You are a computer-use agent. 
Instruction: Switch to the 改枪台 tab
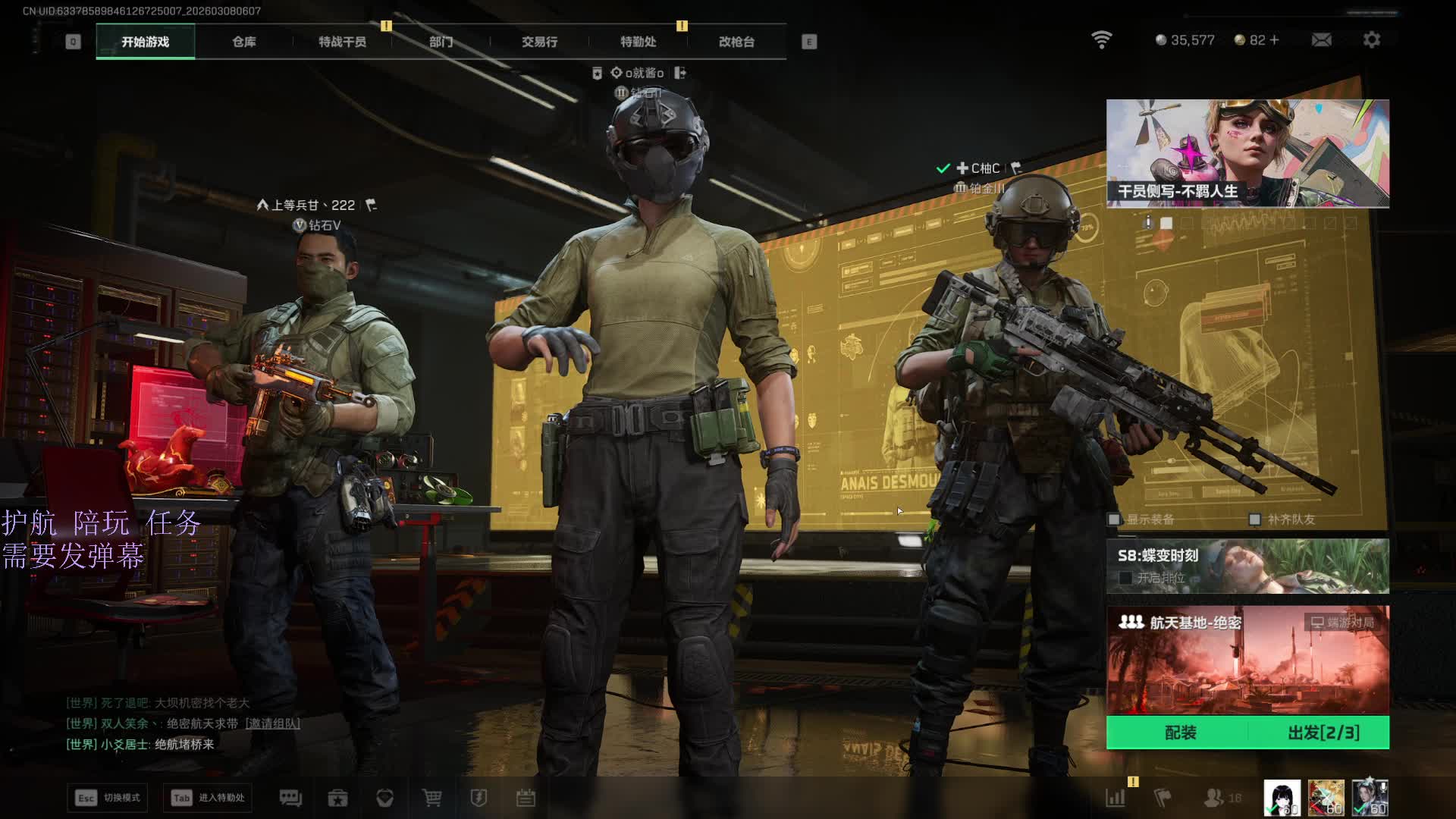coord(736,42)
